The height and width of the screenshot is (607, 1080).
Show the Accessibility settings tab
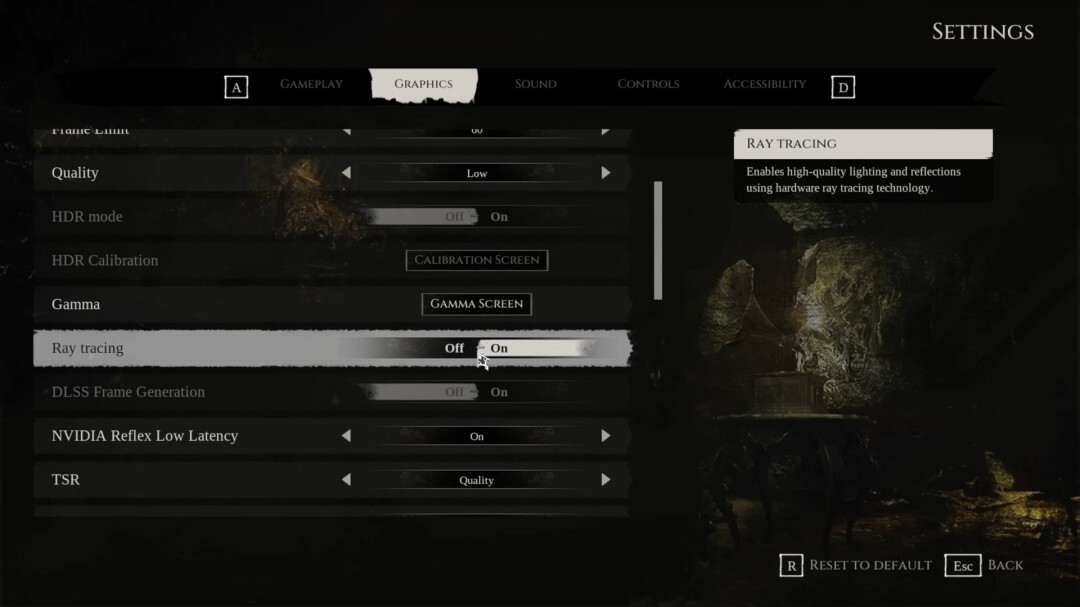[x=764, y=84]
